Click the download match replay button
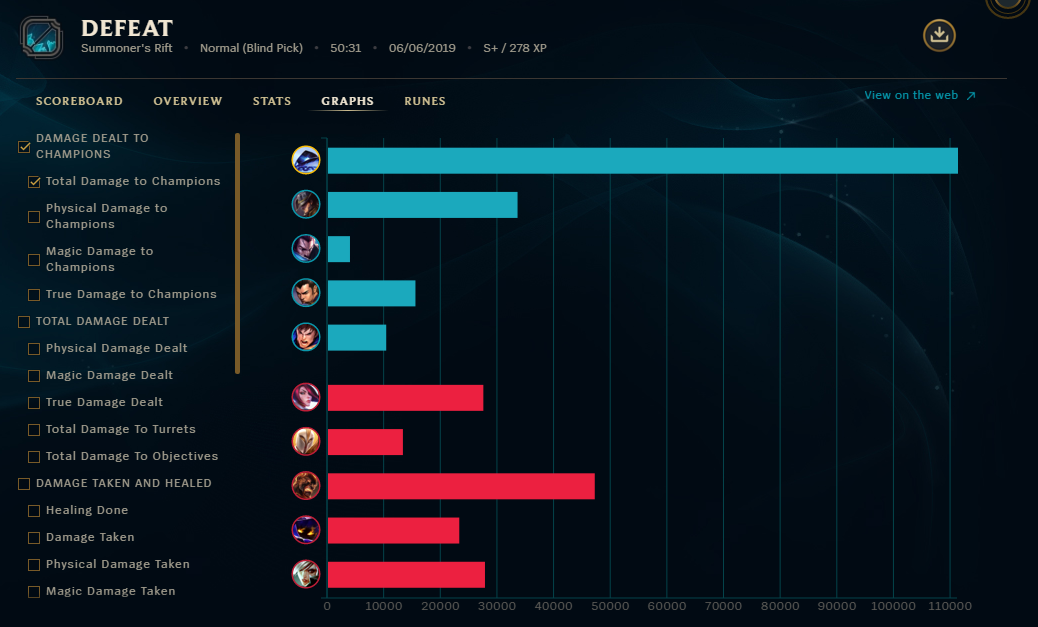Screen dimensions: 1038x627 click(x=939, y=36)
